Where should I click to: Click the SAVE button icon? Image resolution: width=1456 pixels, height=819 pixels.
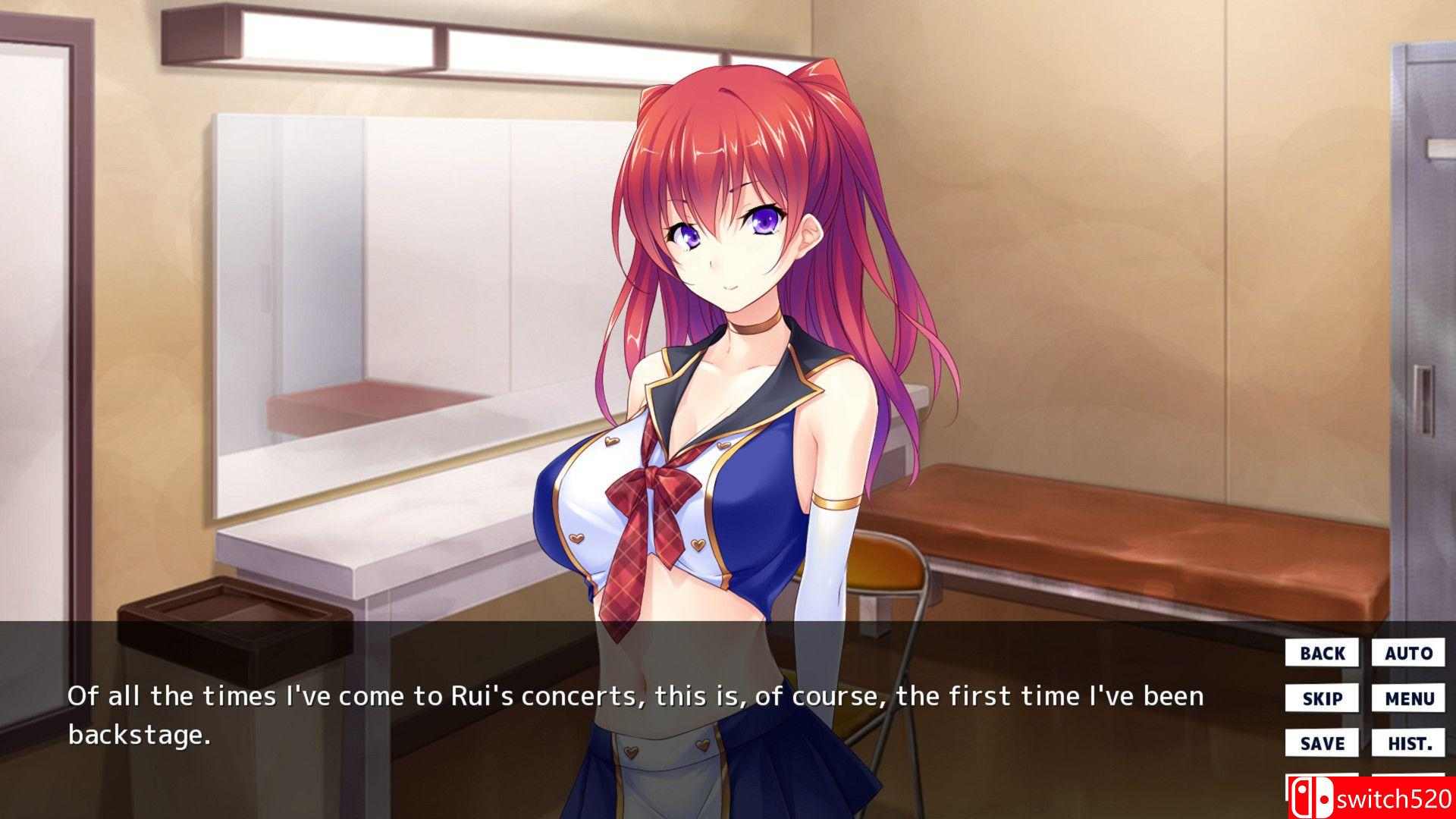[x=1321, y=742]
